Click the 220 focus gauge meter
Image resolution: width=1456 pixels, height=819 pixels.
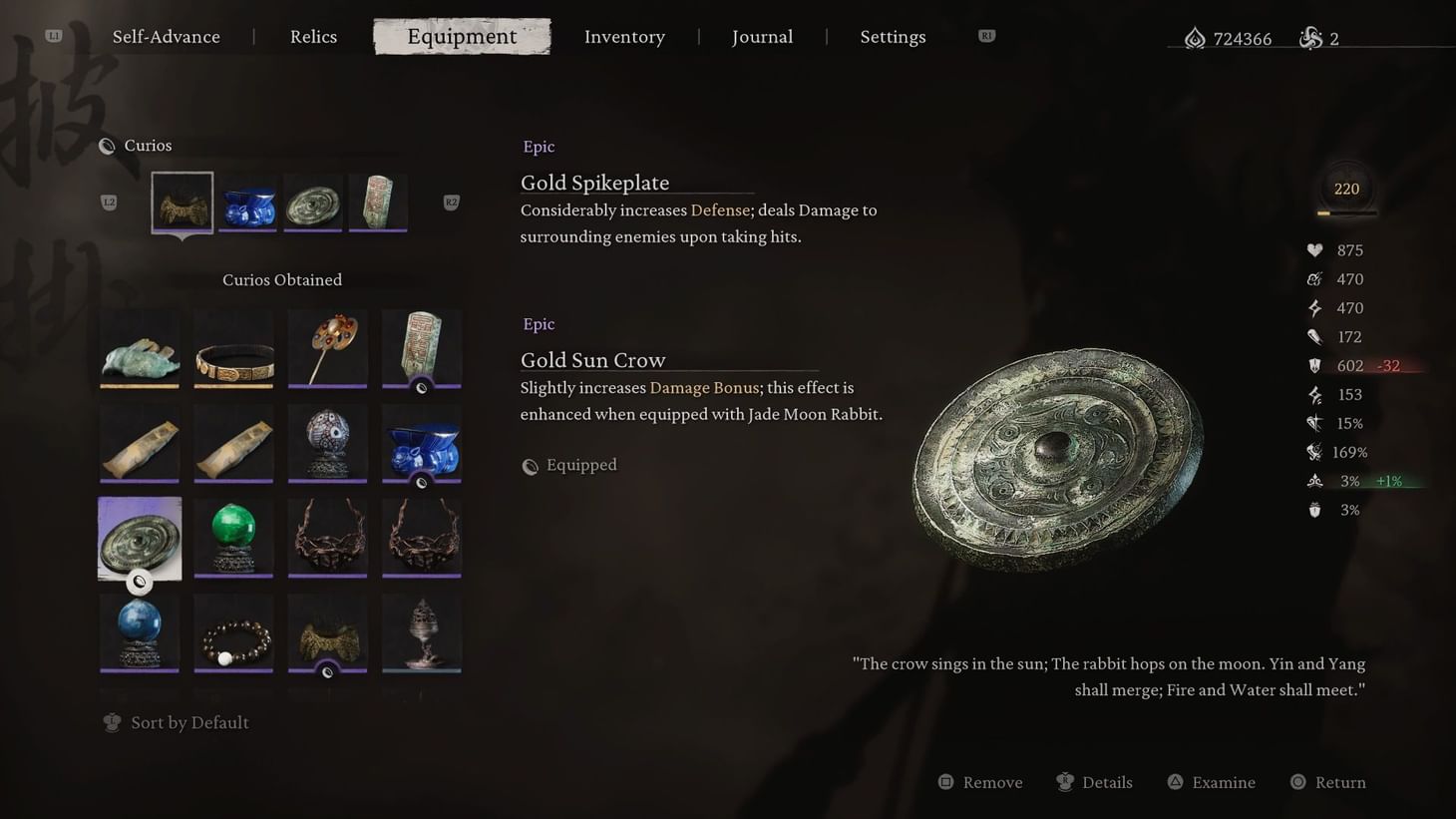pyautogui.click(x=1346, y=189)
